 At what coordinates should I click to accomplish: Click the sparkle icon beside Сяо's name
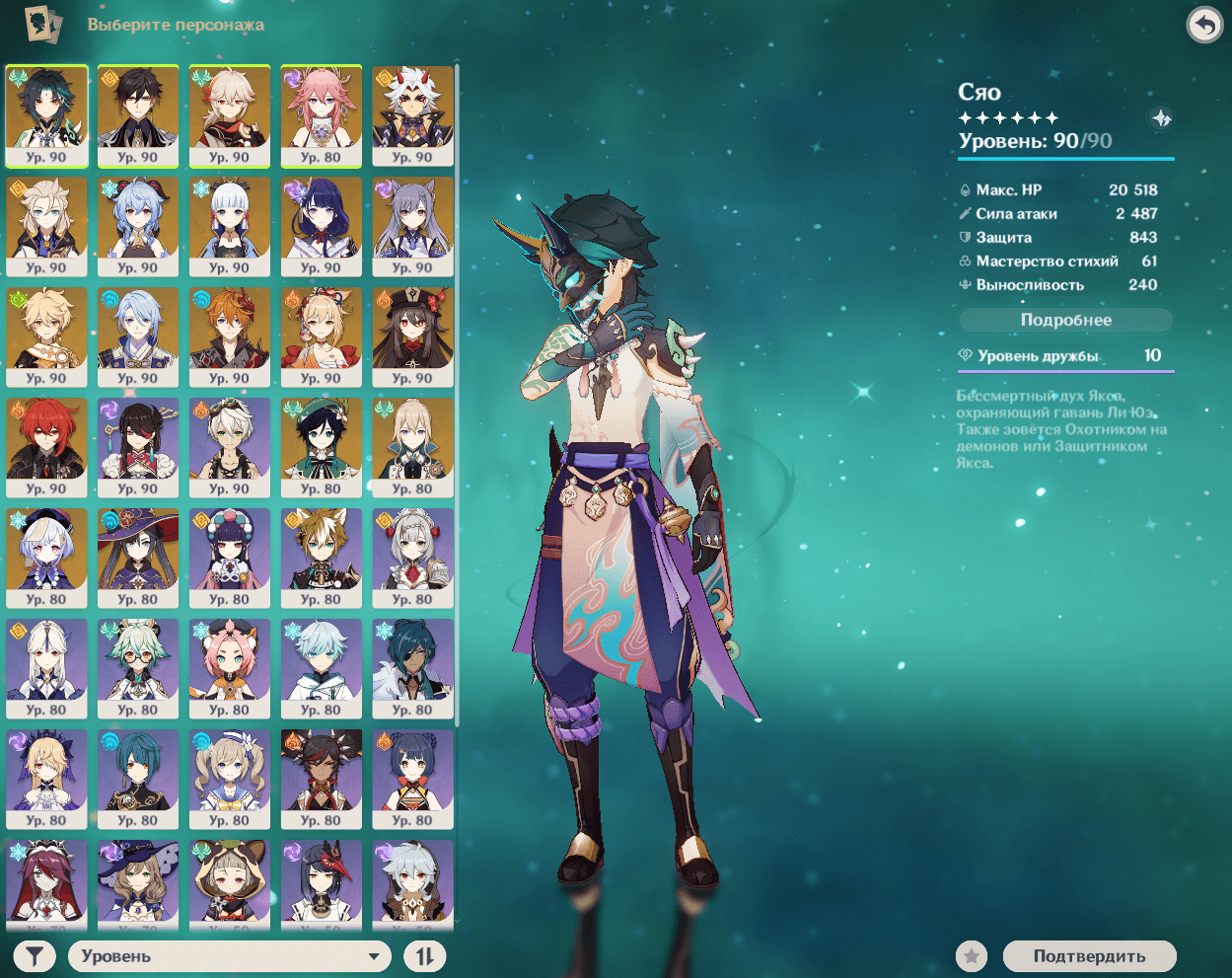[x=1161, y=118]
